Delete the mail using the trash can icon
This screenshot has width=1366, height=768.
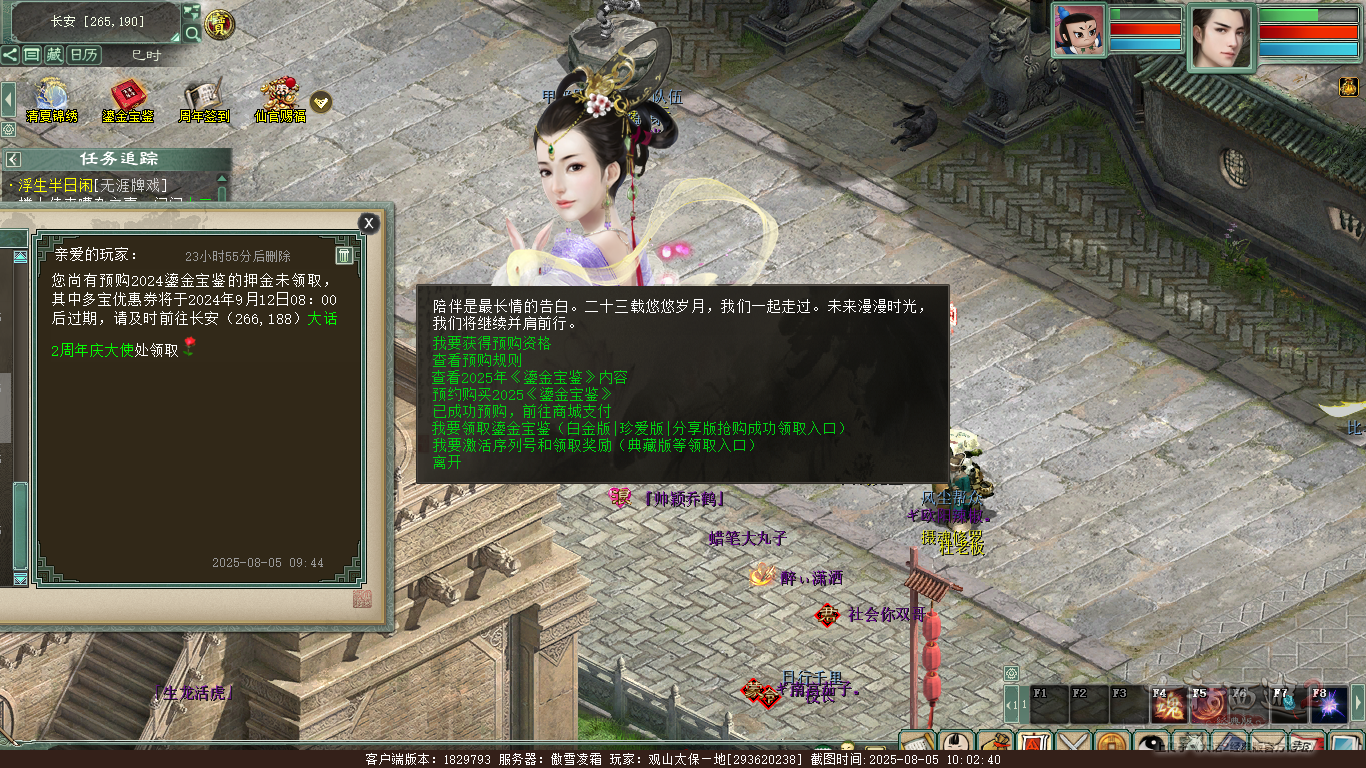click(343, 255)
